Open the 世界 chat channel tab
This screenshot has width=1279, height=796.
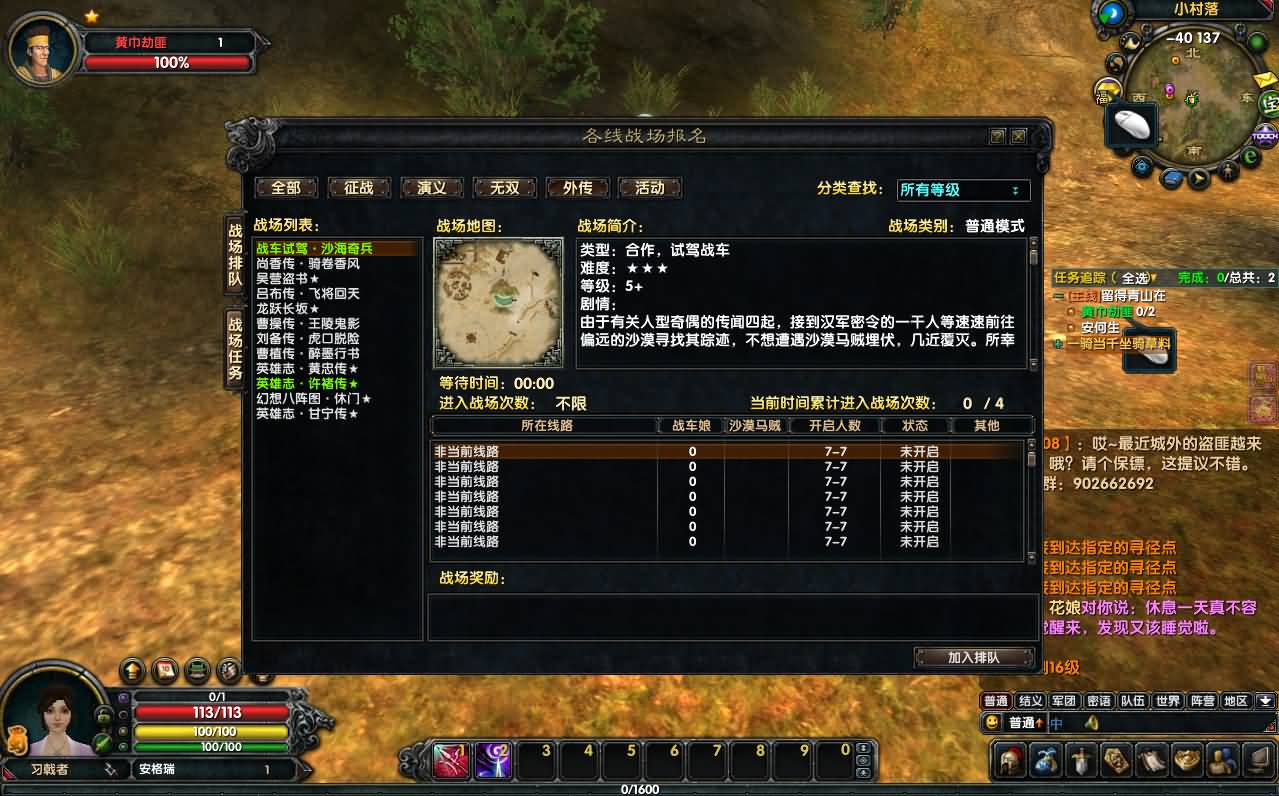click(1167, 701)
